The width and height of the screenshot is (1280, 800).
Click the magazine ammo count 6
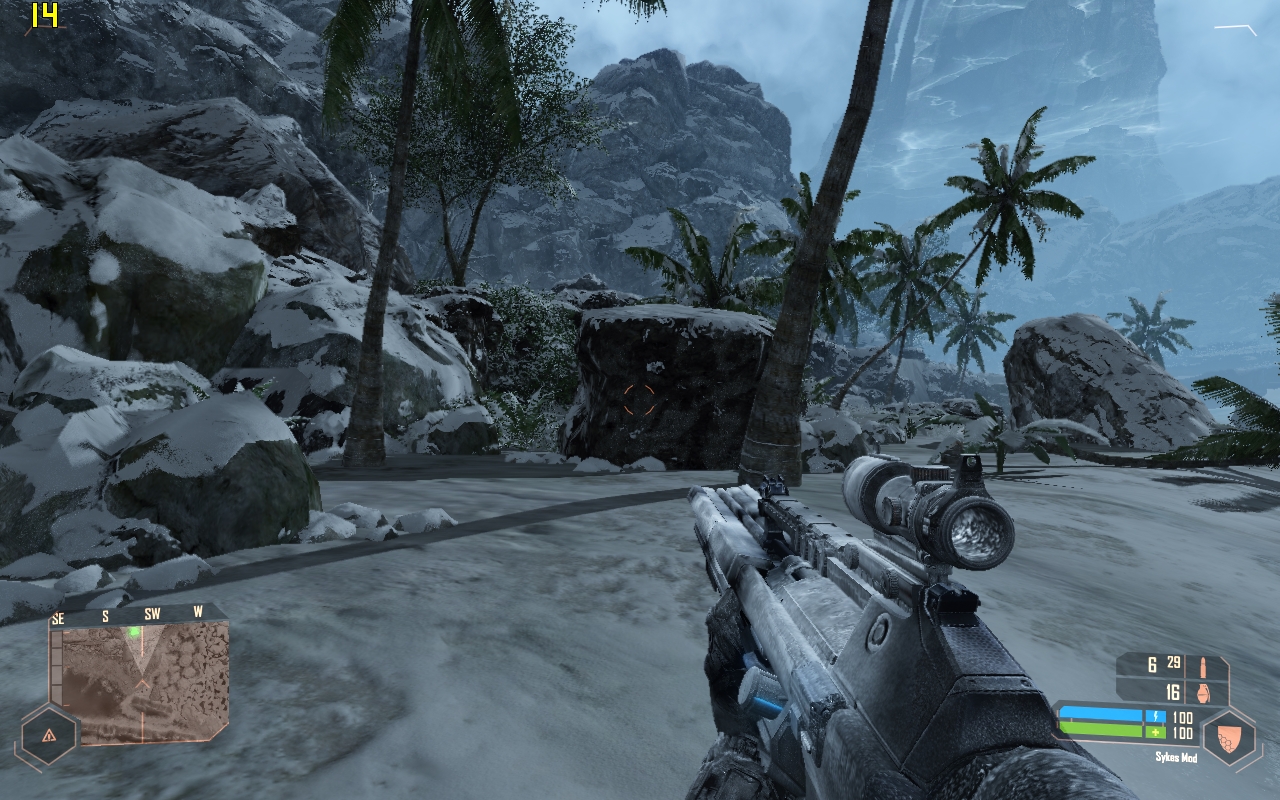pos(1151,665)
